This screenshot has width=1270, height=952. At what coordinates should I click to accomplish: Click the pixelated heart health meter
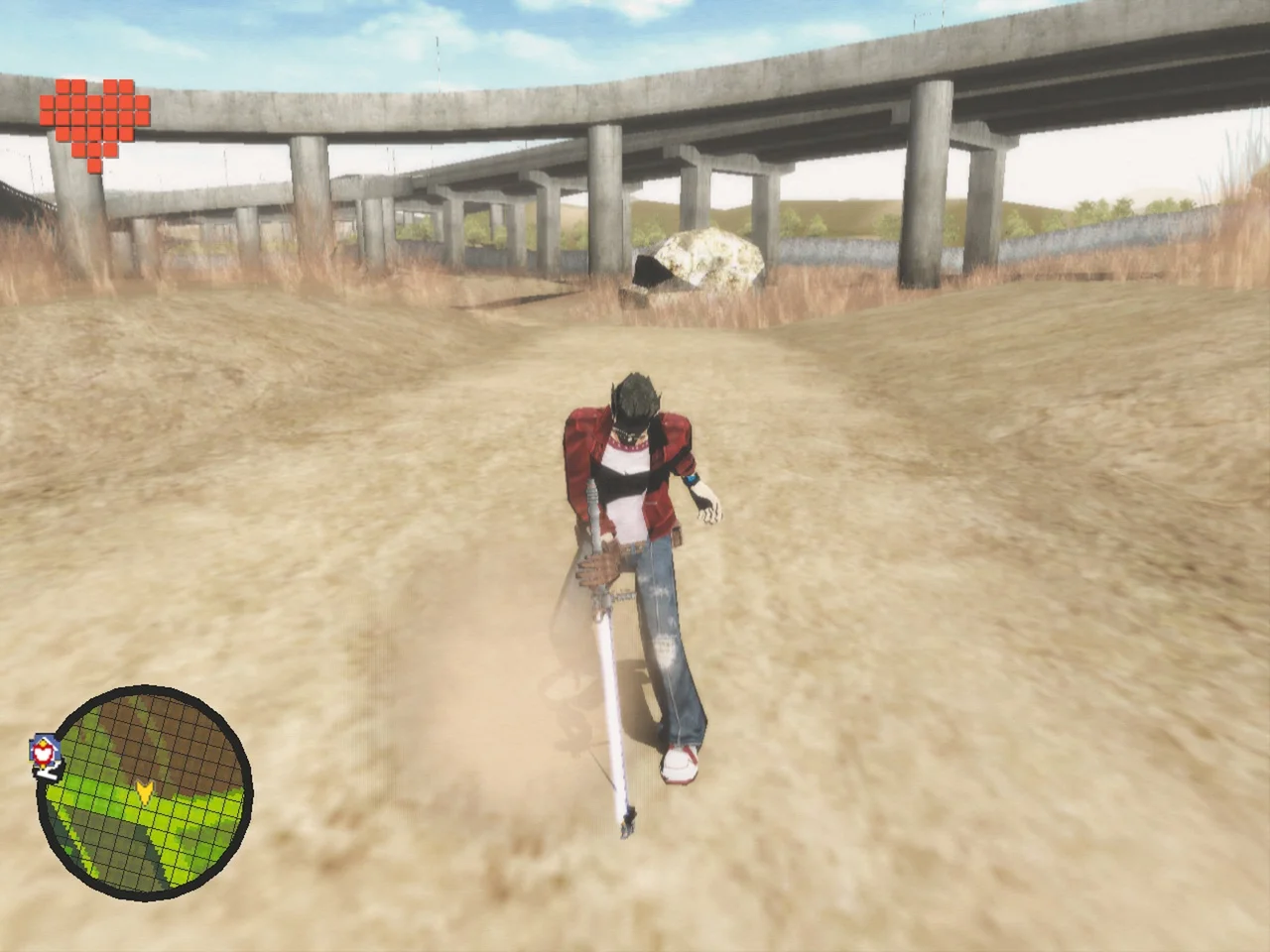[94, 114]
